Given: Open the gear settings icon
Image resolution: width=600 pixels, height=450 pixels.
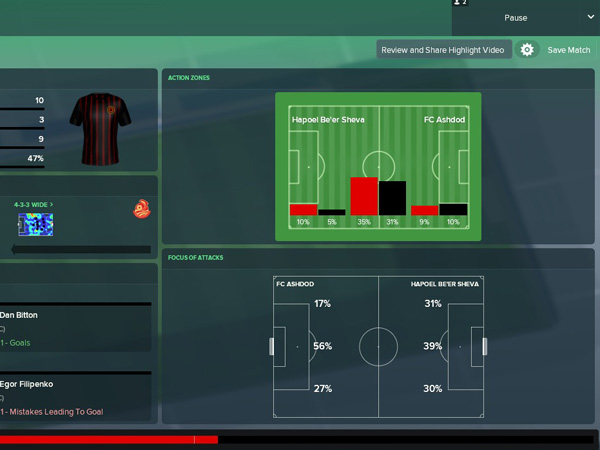Looking at the screenshot, I should [x=527, y=50].
